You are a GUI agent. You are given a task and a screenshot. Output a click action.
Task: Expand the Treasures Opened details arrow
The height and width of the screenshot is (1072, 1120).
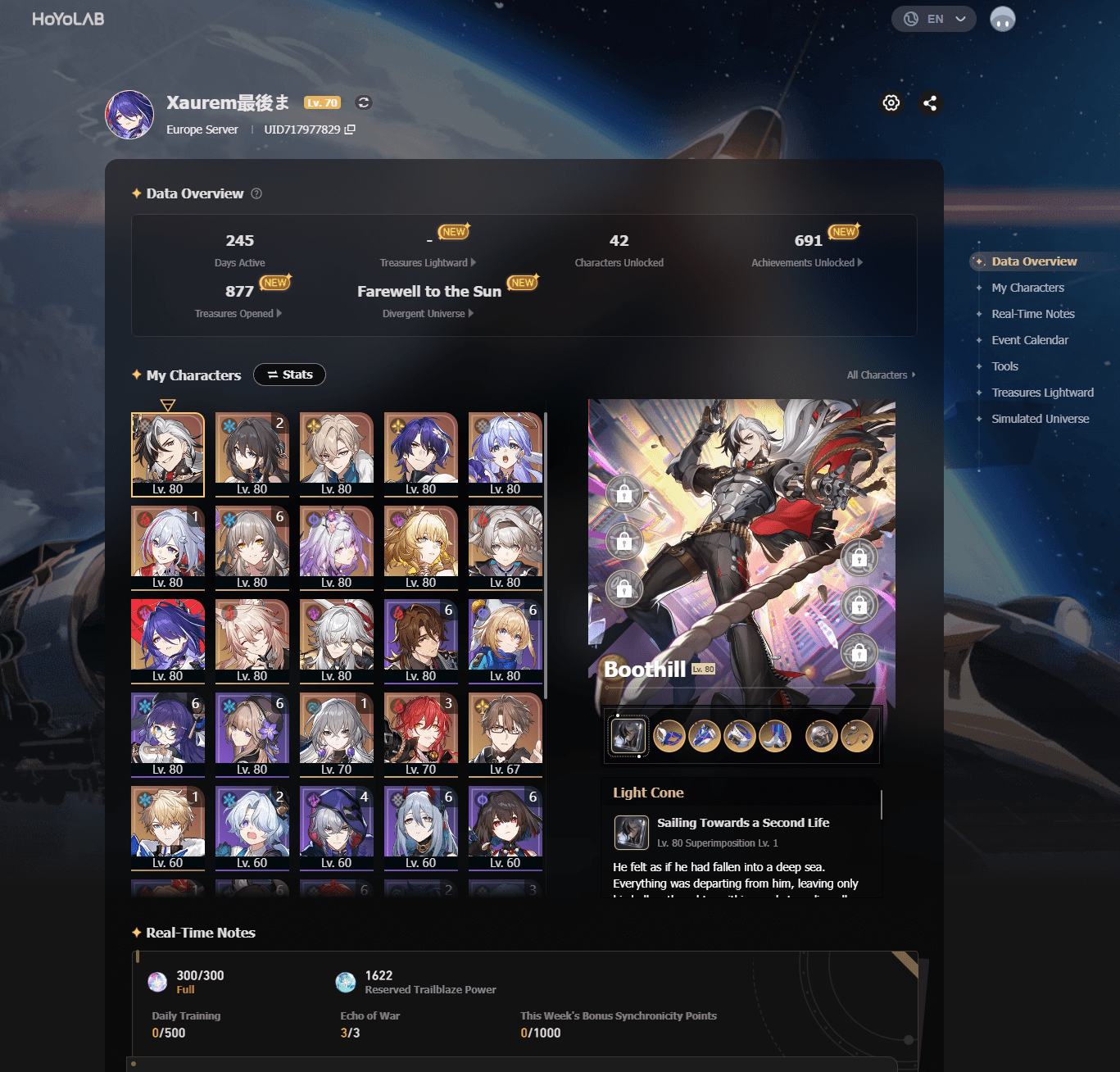[278, 313]
